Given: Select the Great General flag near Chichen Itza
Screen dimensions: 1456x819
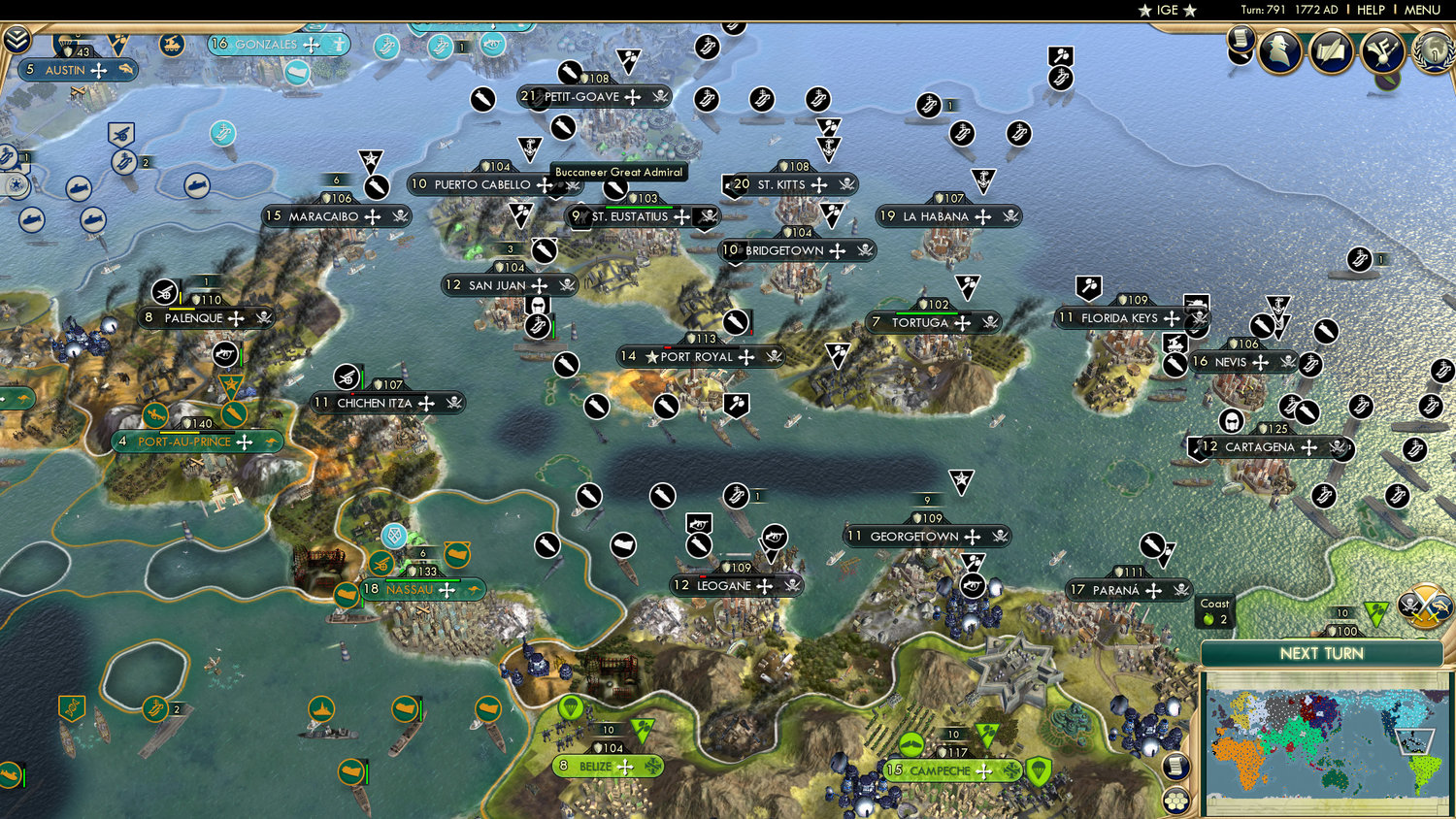Looking at the screenshot, I should pyautogui.click(x=230, y=384).
